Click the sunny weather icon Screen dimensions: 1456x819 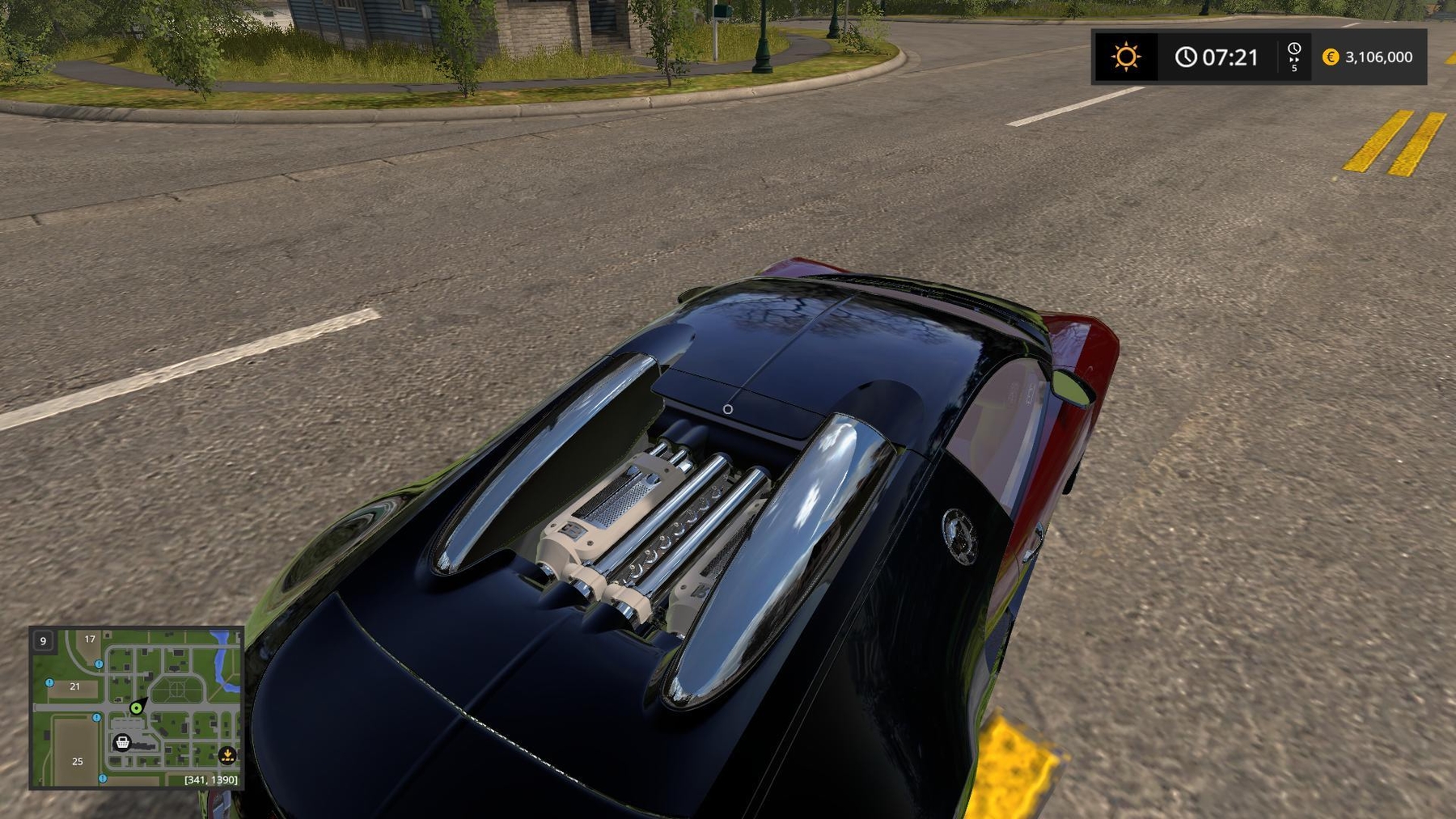(x=1125, y=57)
